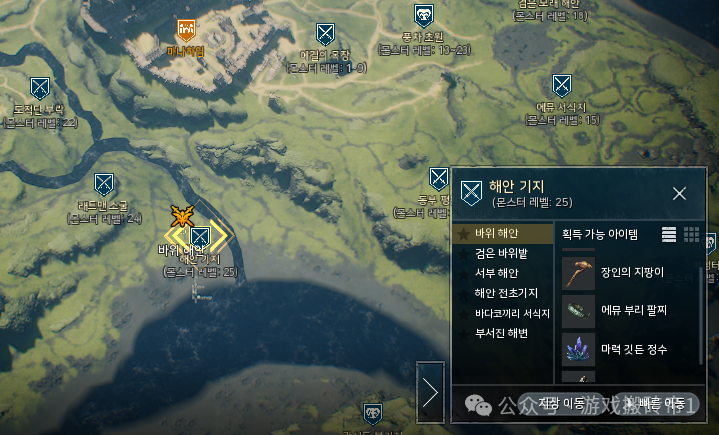Close the 해안 기지 info panel
The height and width of the screenshot is (435, 719).
tap(679, 193)
